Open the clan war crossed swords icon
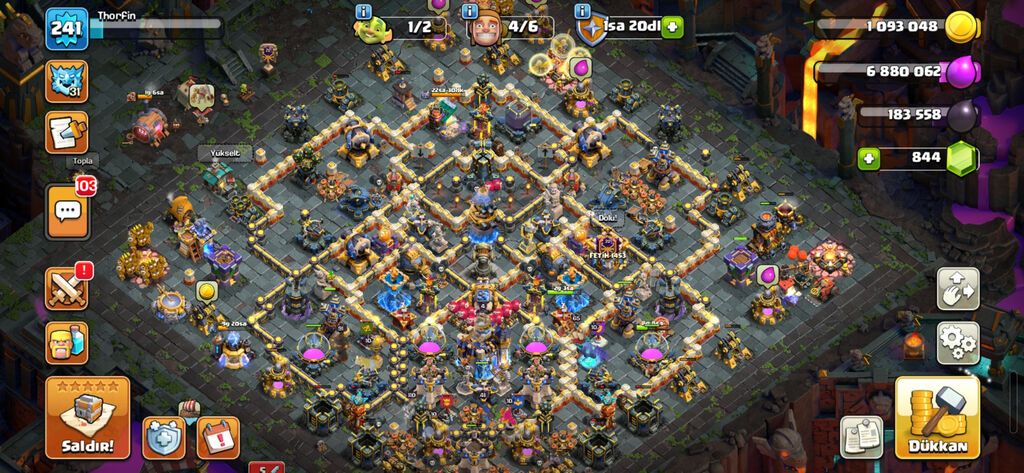Screen dimensions: 1024x473 [x=67, y=290]
